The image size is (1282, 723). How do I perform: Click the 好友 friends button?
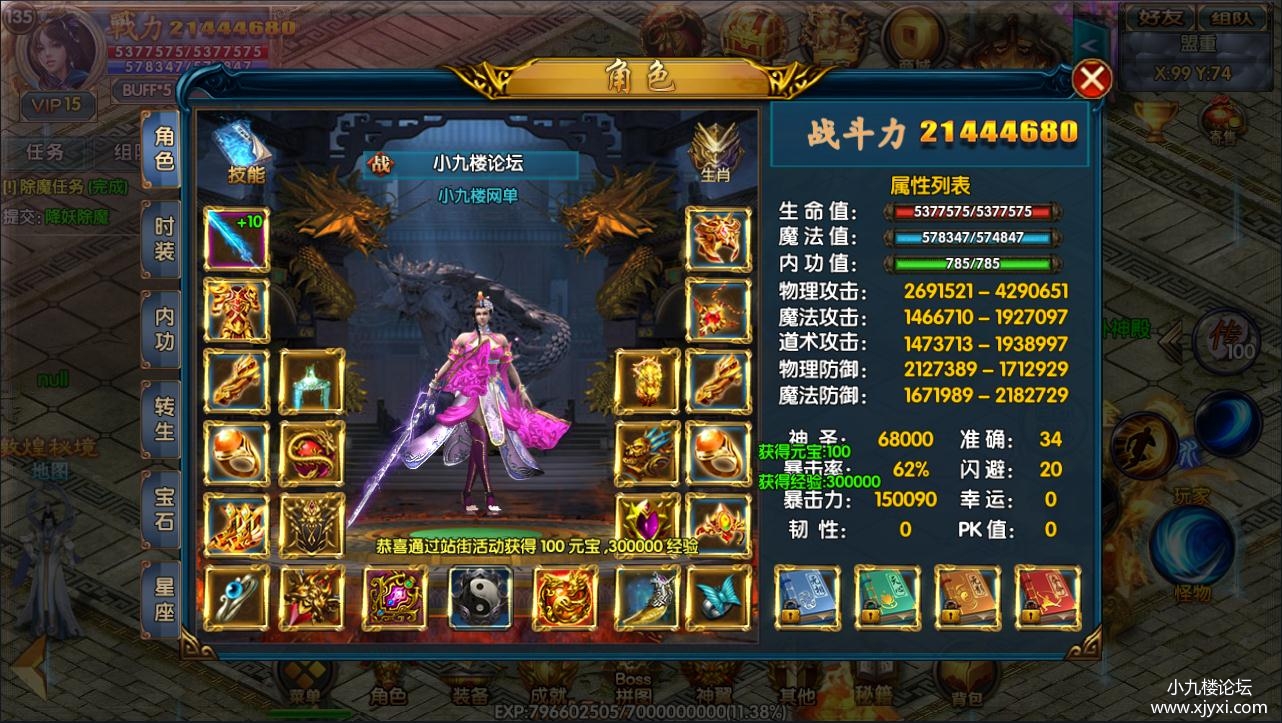1160,17
